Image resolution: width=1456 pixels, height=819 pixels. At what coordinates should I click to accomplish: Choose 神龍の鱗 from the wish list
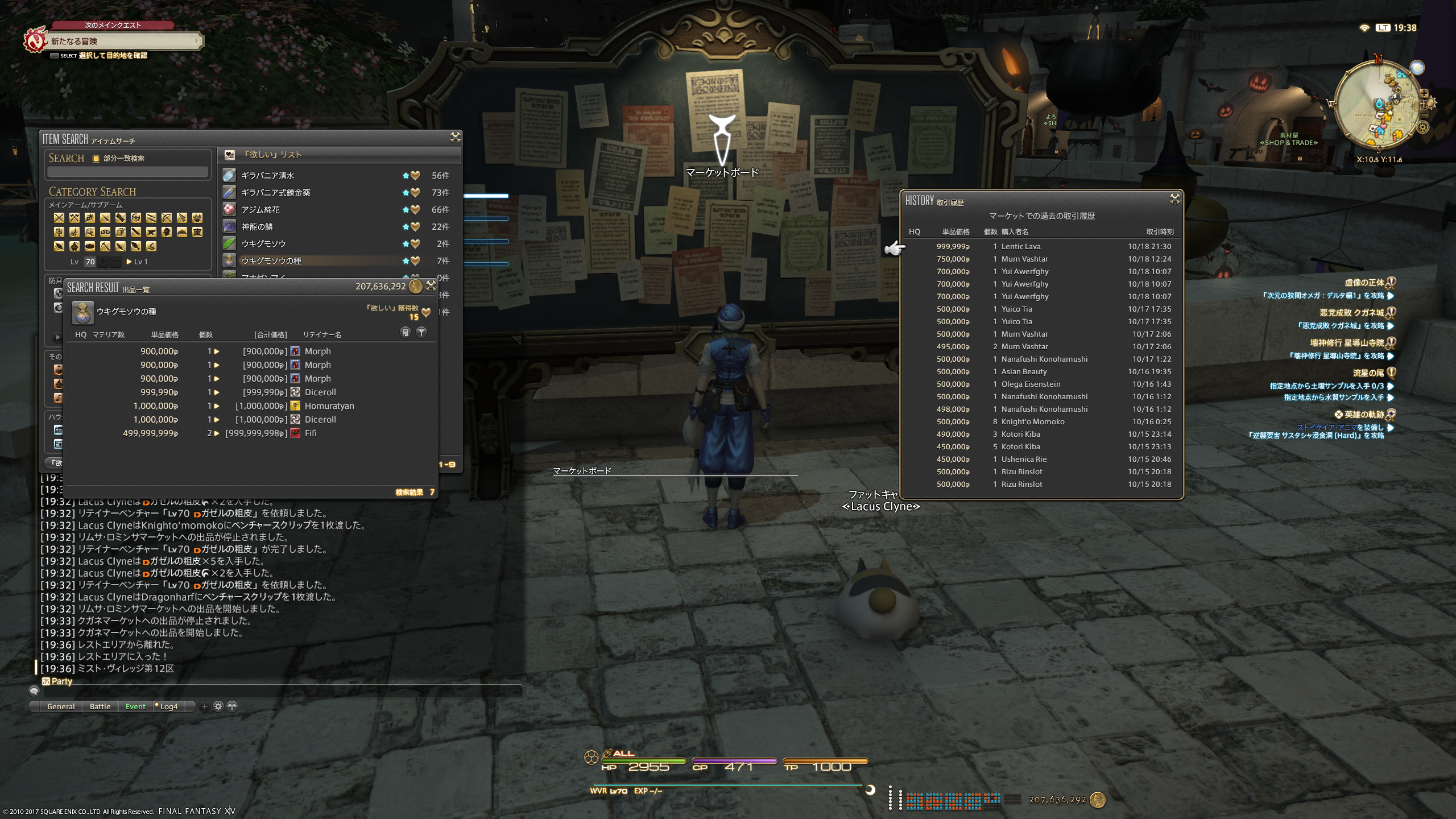point(257,227)
